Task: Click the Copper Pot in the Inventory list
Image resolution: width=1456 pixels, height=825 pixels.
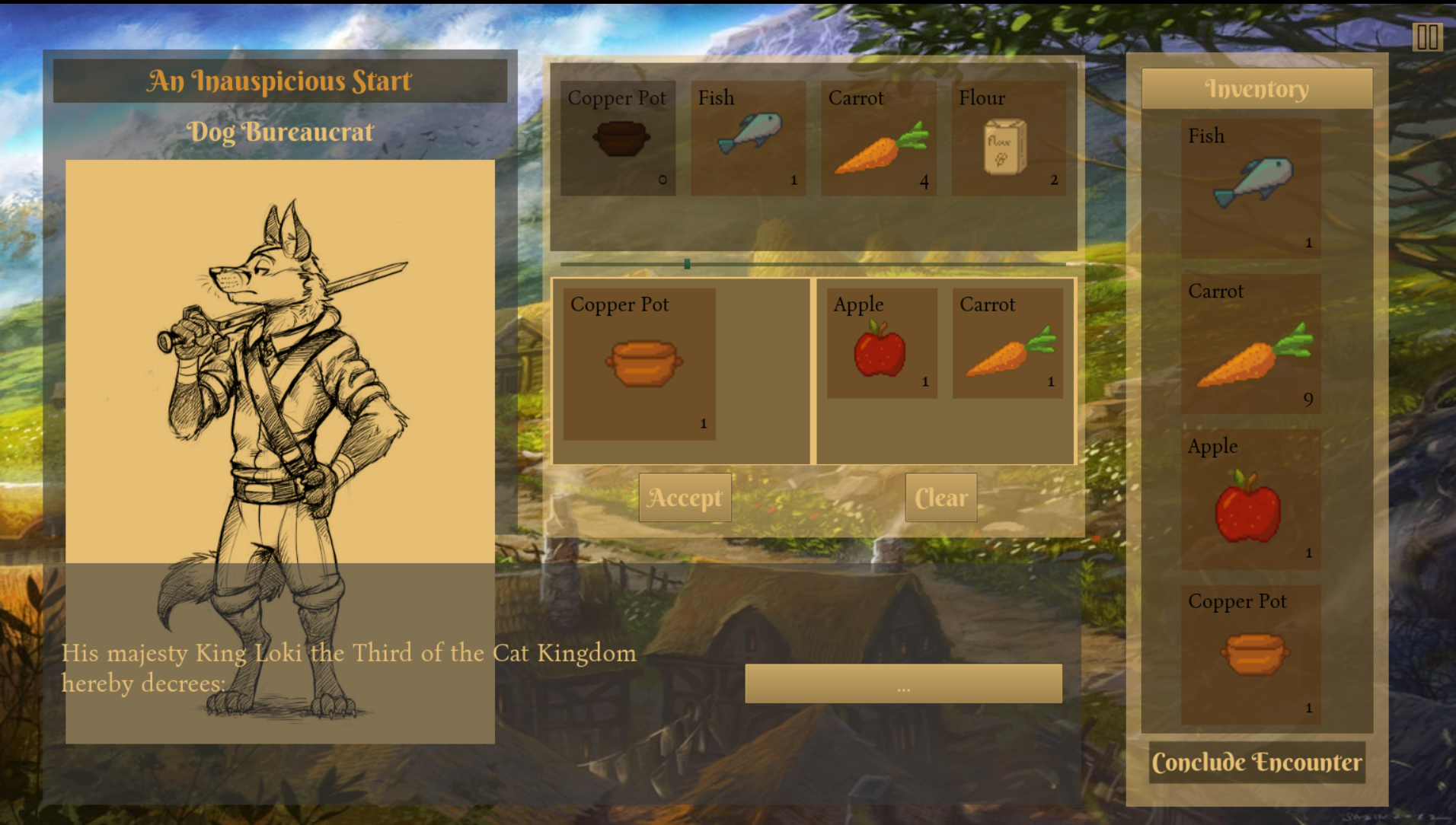Action: 1251,655
